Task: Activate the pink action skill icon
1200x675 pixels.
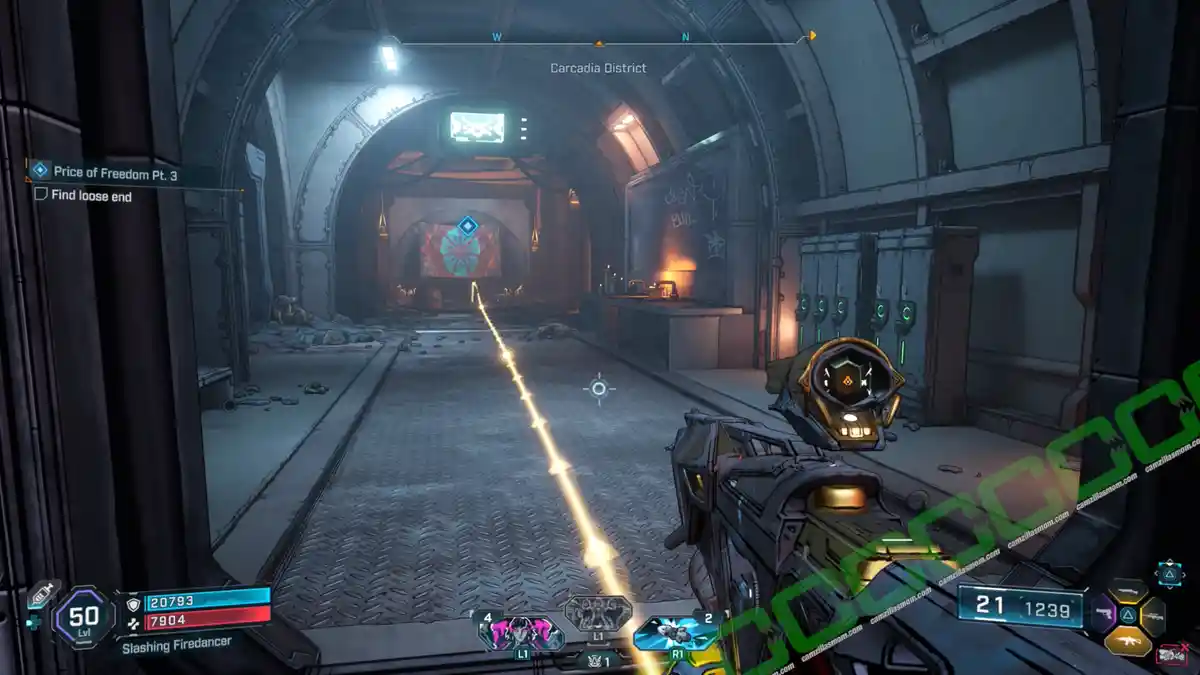Action: [x=521, y=631]
